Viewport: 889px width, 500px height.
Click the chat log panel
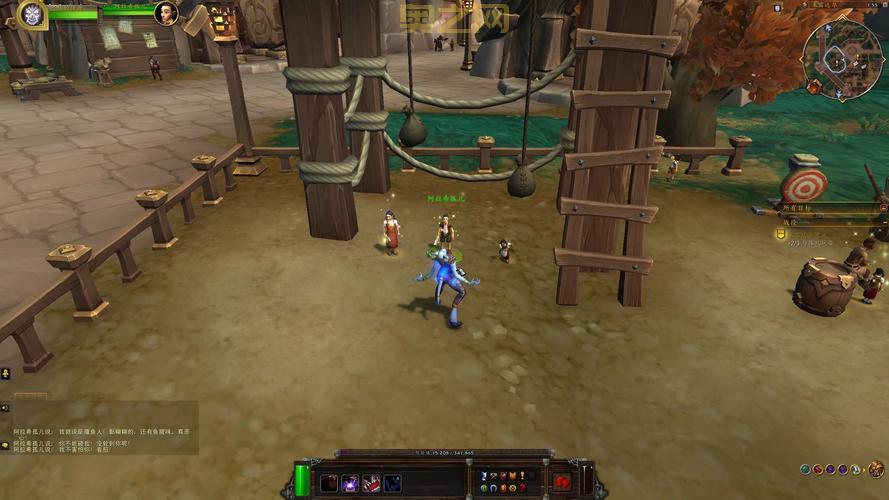coord(100,428)
